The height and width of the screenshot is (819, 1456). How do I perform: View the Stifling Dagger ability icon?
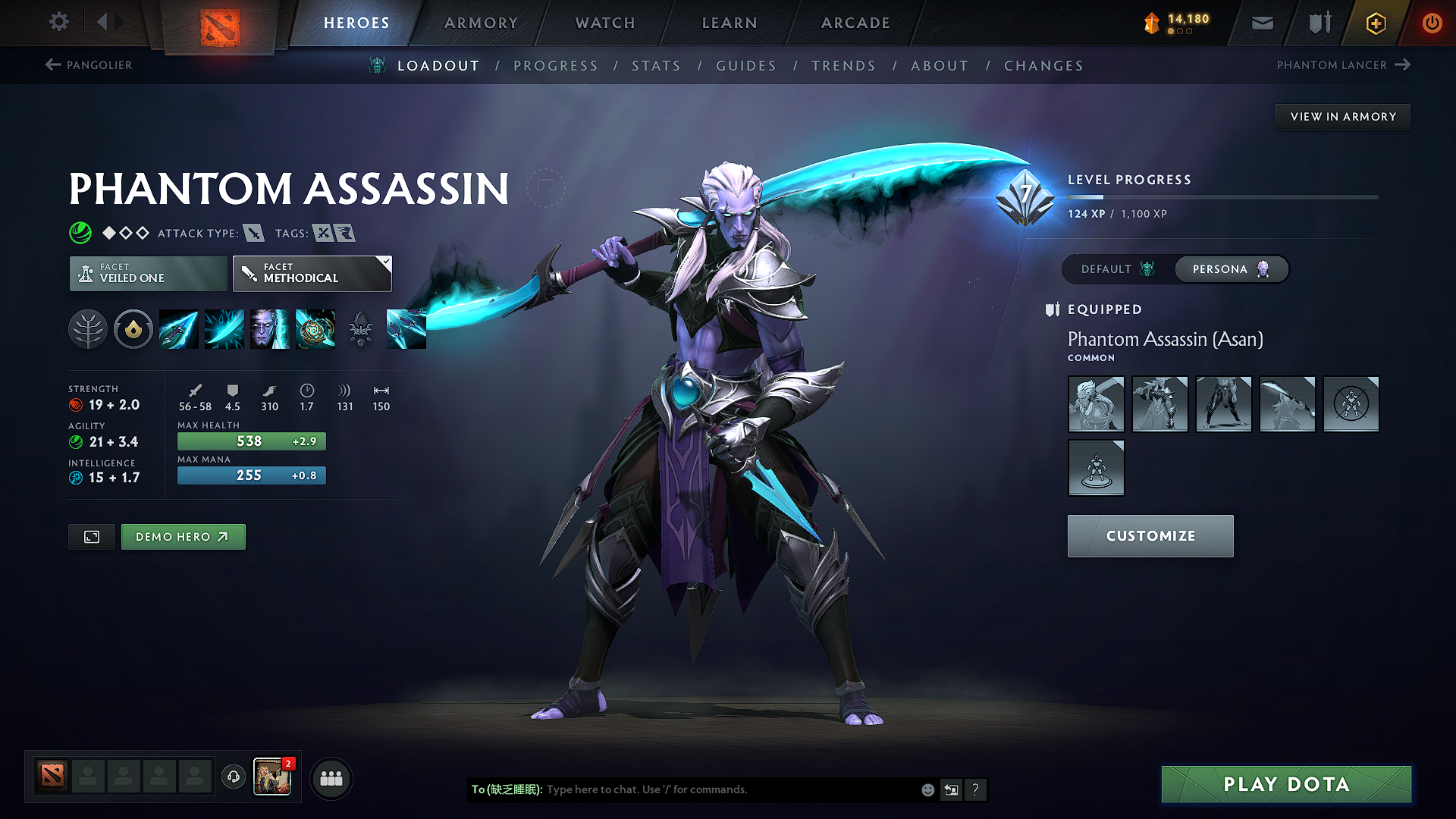click(178, 329)
